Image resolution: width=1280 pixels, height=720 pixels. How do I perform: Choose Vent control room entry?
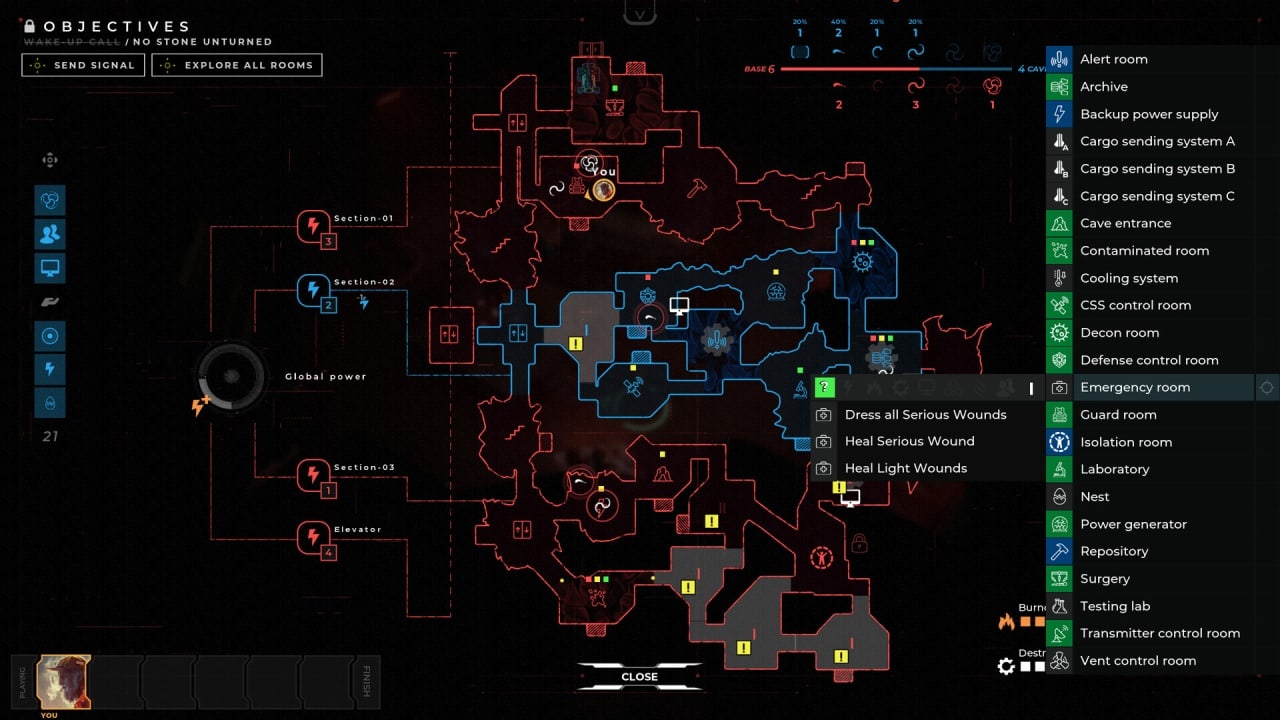click(1137, 660)
